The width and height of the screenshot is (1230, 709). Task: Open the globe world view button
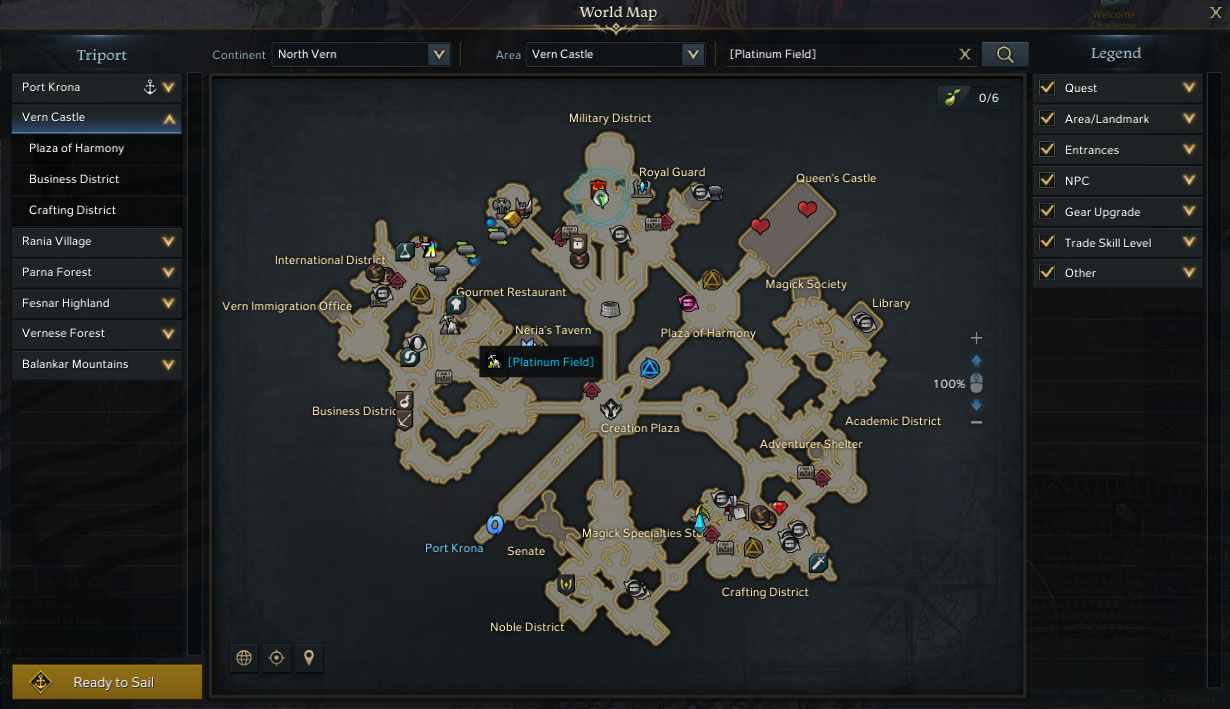(244, 658)
